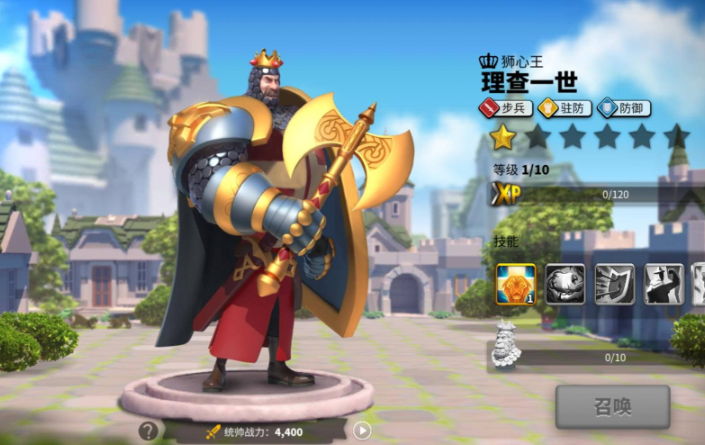View the shield with arrows skill
The width and height of the screenshot is (705, 445).
(614, 284)
